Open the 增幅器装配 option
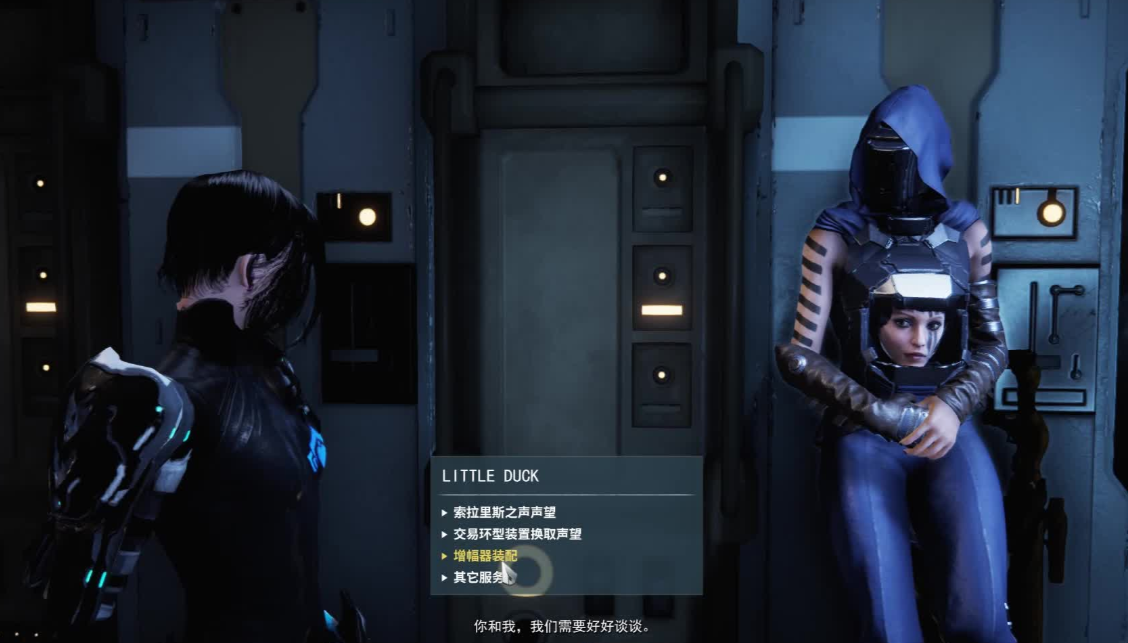Screen dimensions: 1128x643 [485, 556]
